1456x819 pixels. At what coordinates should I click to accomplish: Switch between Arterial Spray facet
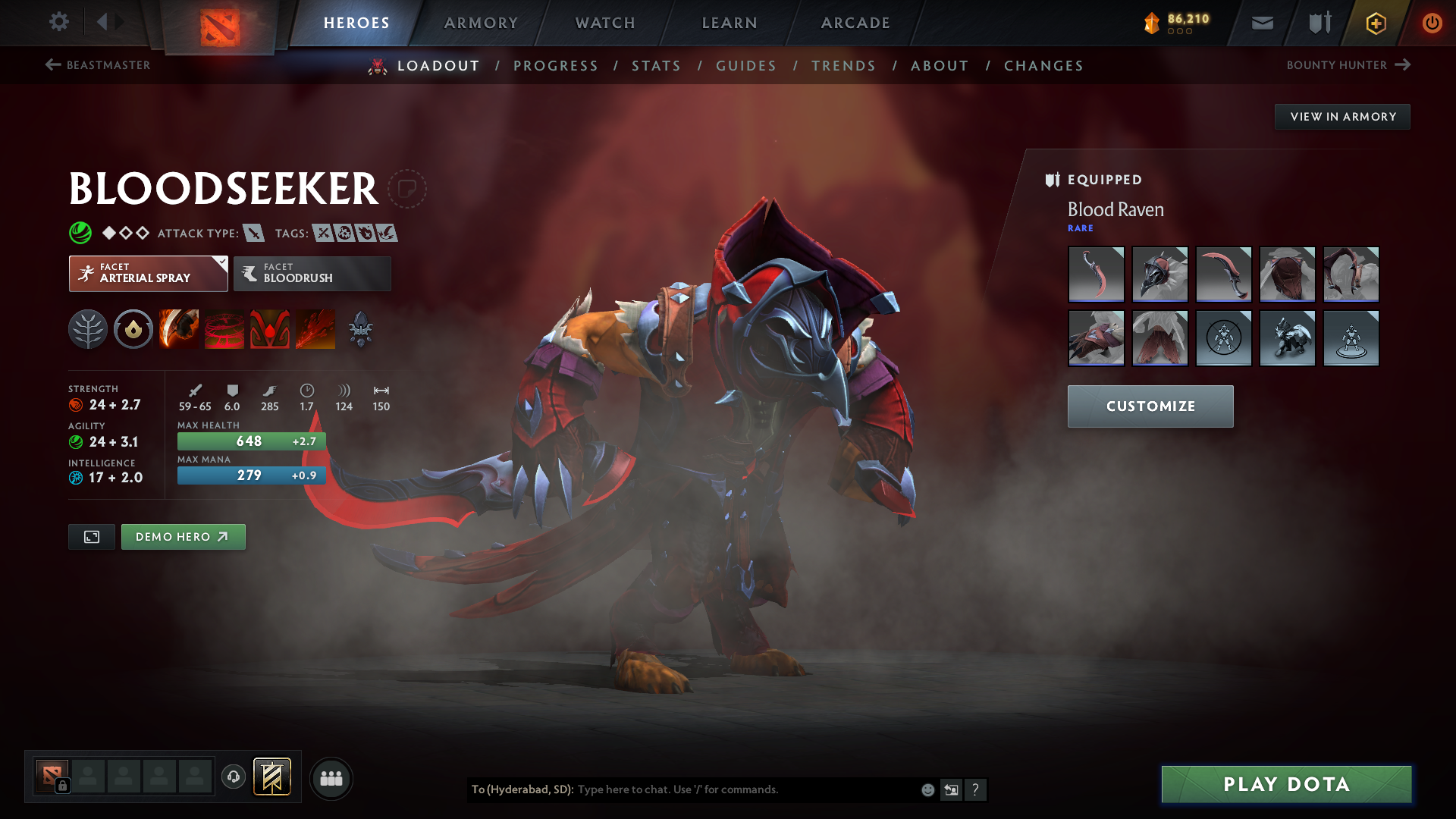tap(148, 274)
